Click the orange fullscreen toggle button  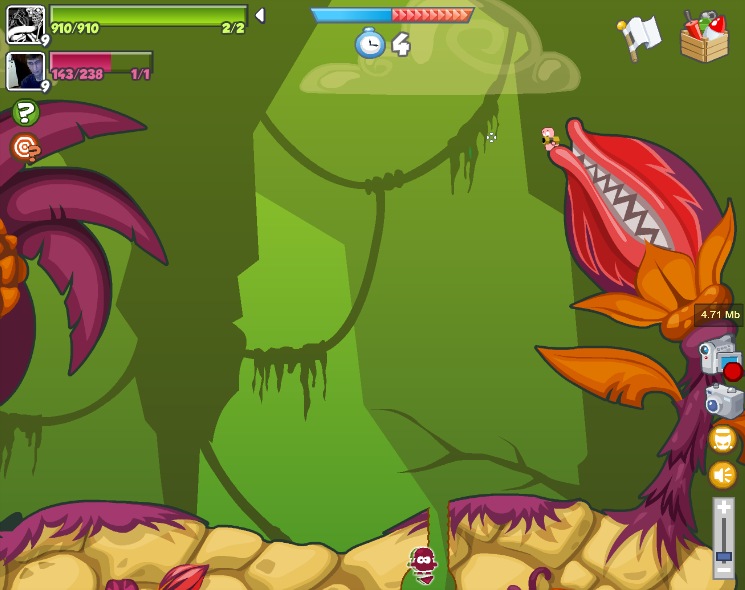[723, 438]
